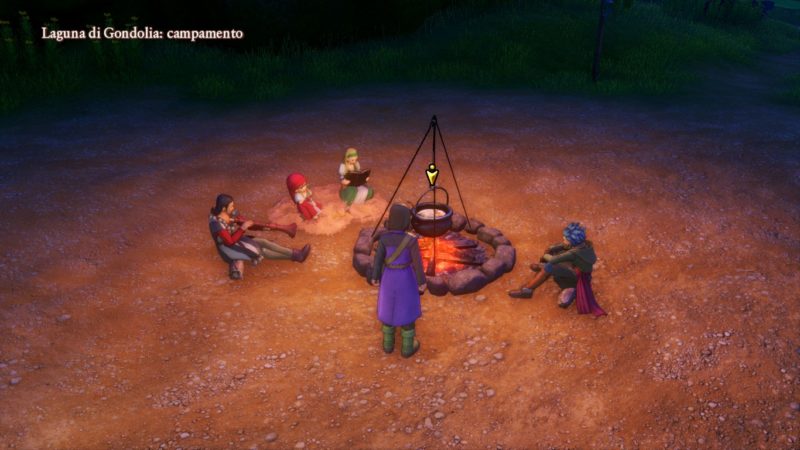Select the yellow interaction marker above the cauldron
The height and width of the screenshot is (450, 800).
point(432,175)
